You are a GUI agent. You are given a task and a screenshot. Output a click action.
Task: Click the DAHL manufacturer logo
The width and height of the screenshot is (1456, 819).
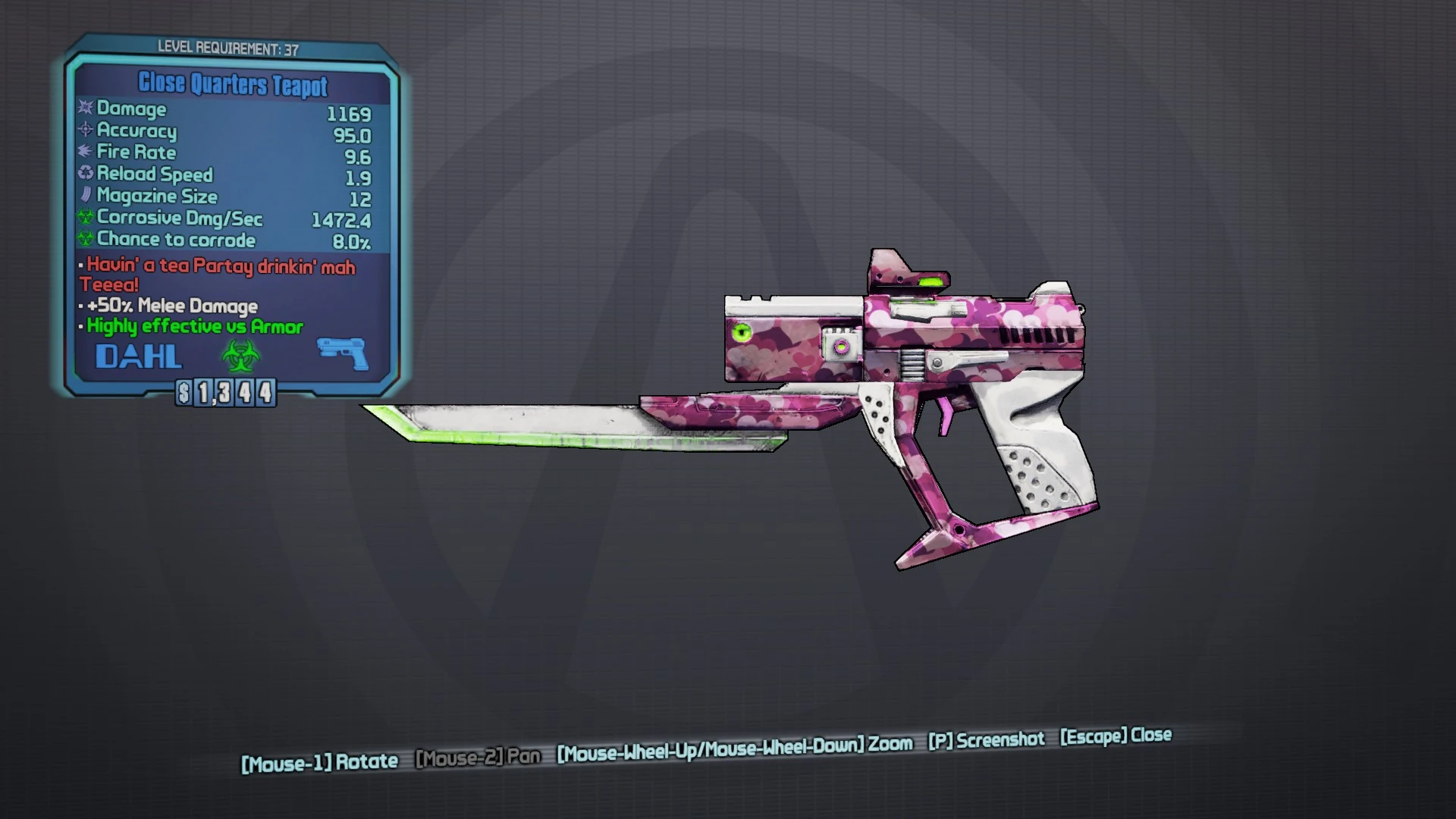[139, 355]
